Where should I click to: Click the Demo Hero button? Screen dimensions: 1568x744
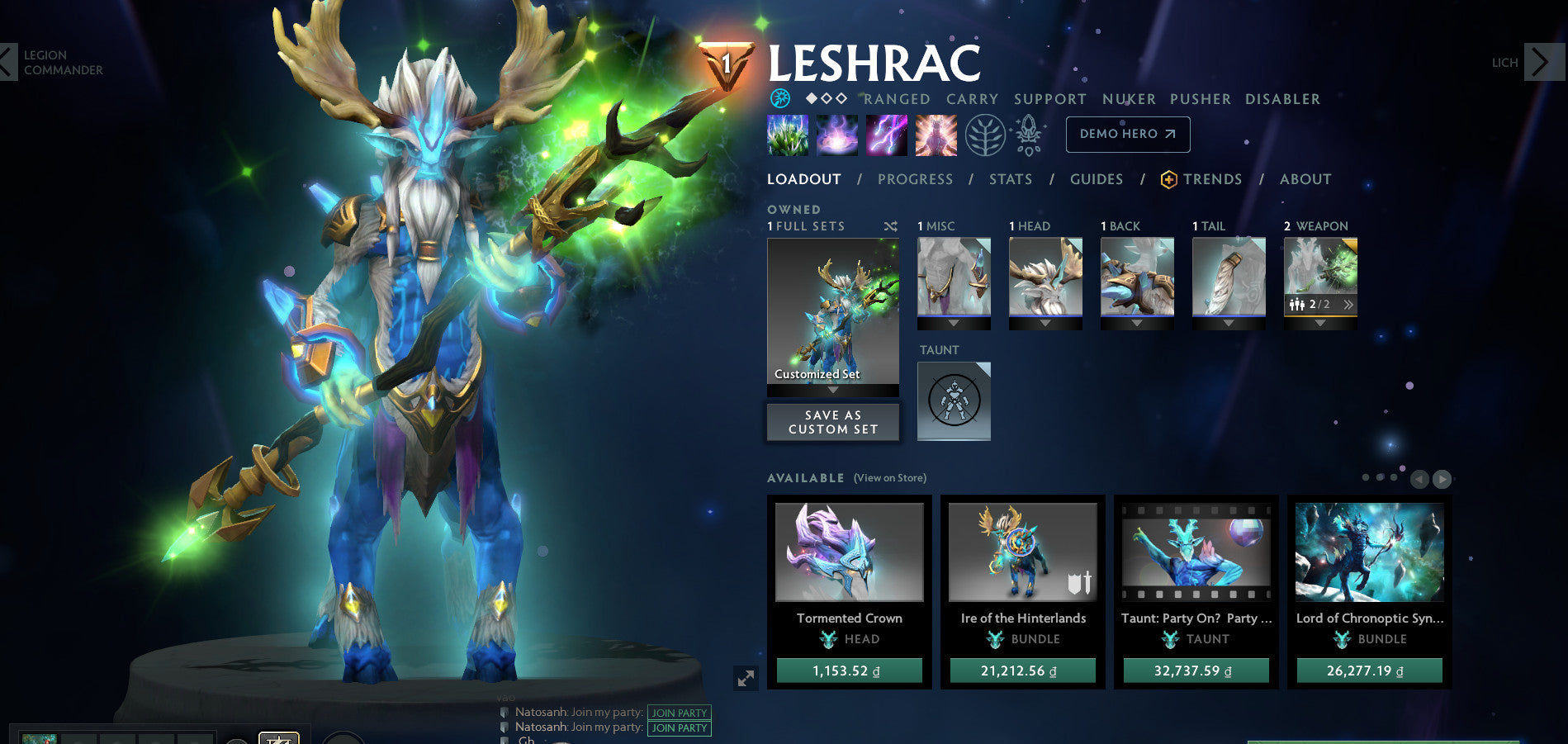(x=1128, y=135)
